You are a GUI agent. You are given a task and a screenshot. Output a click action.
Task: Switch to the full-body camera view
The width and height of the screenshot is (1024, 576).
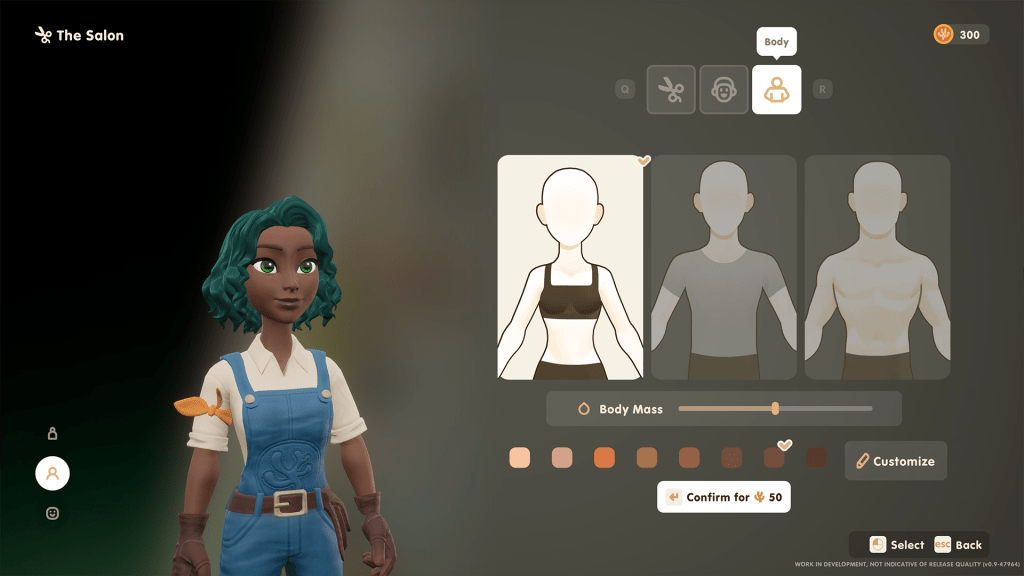(52, 433)
